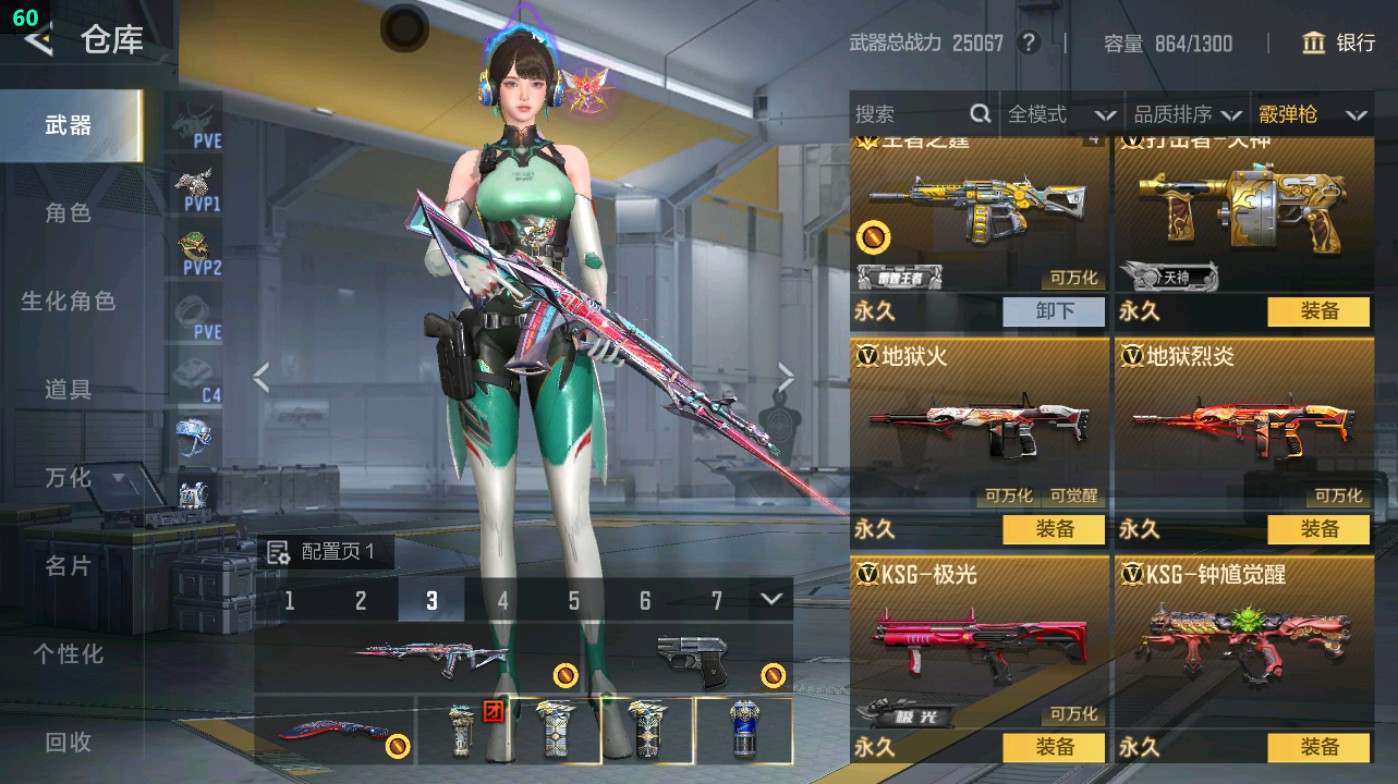Equip the 地狱火 shotgun
The image size is (1398, 784).
tap(1054, 529)
